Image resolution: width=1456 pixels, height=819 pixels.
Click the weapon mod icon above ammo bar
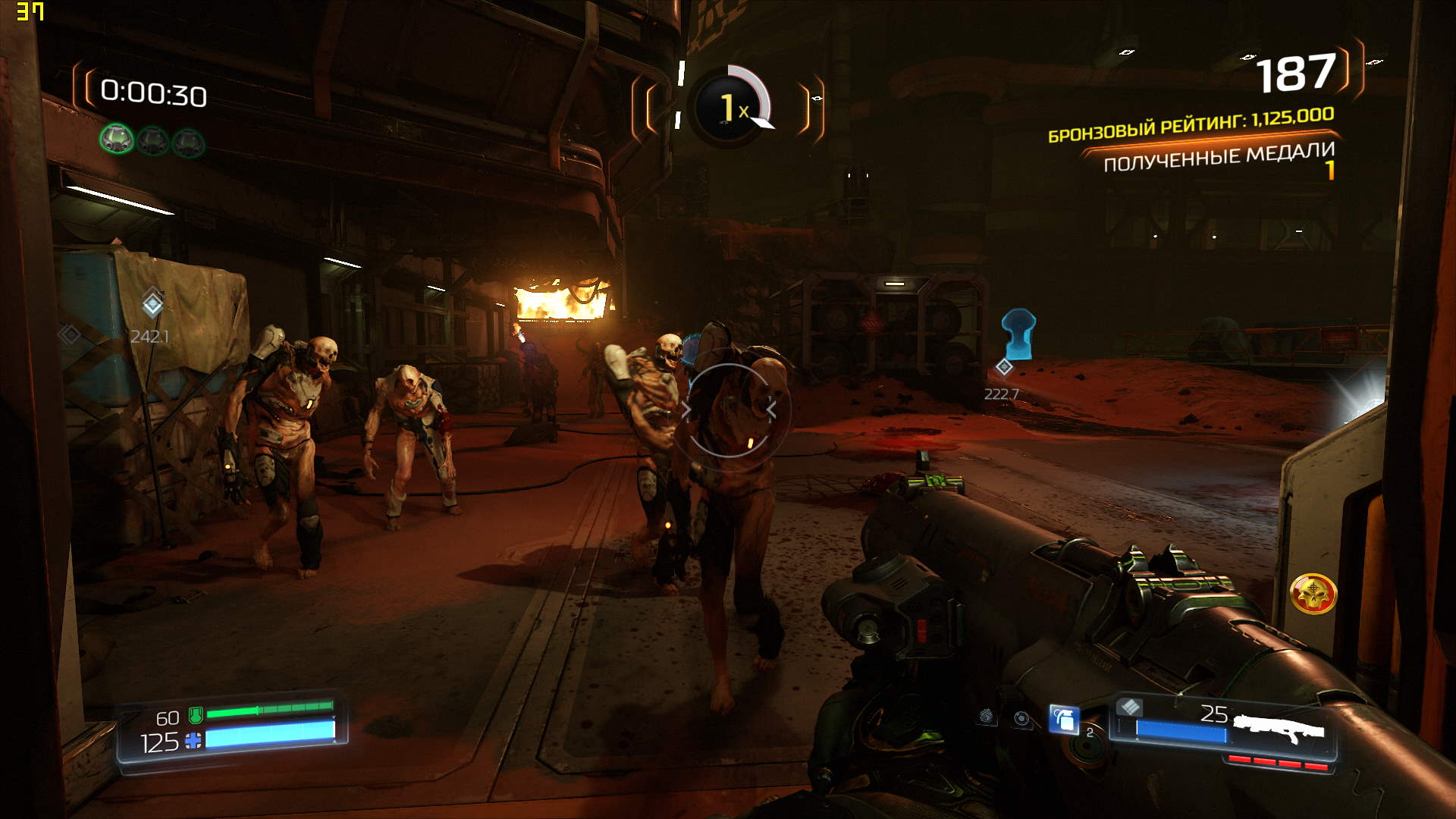1130,708
